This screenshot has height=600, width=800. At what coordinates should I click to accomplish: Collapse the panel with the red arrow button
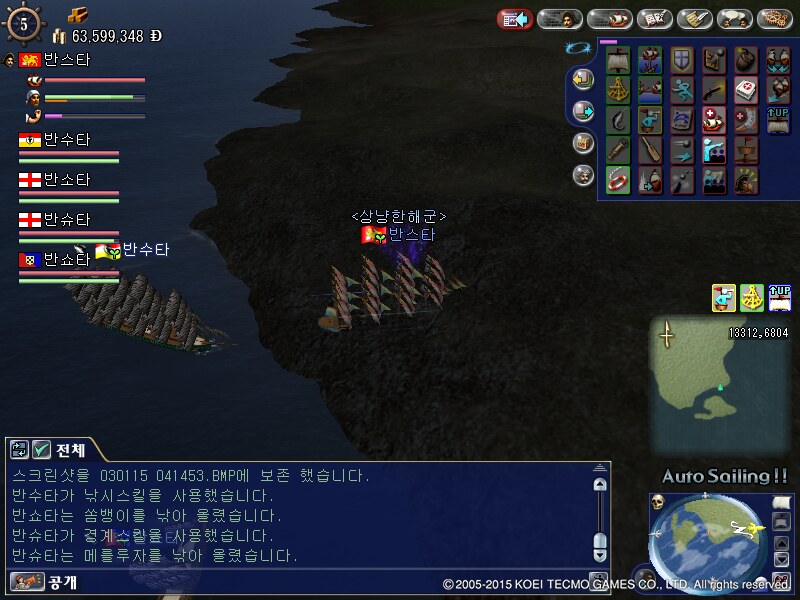pos(514,18)
